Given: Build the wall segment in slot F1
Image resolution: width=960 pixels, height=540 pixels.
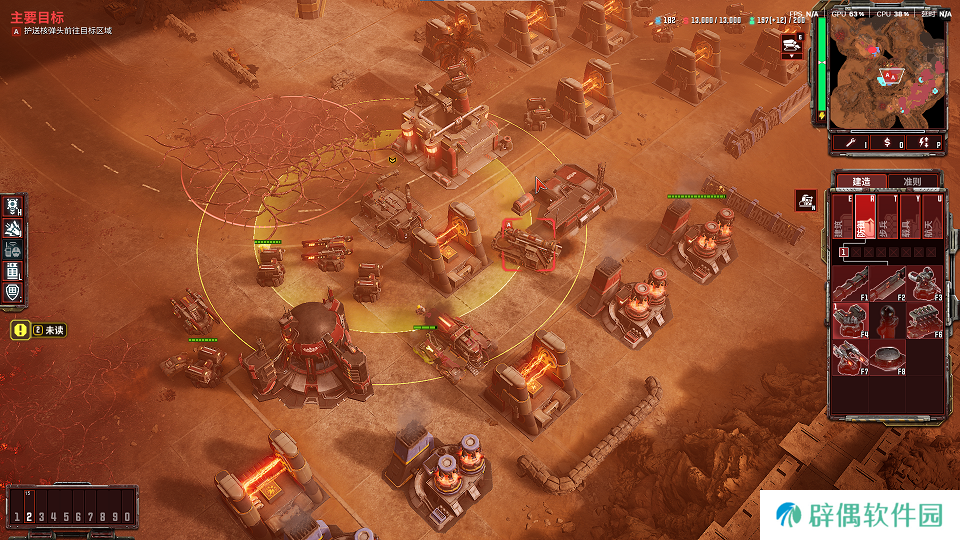Looking at the screenshot, I should [849, 284].
